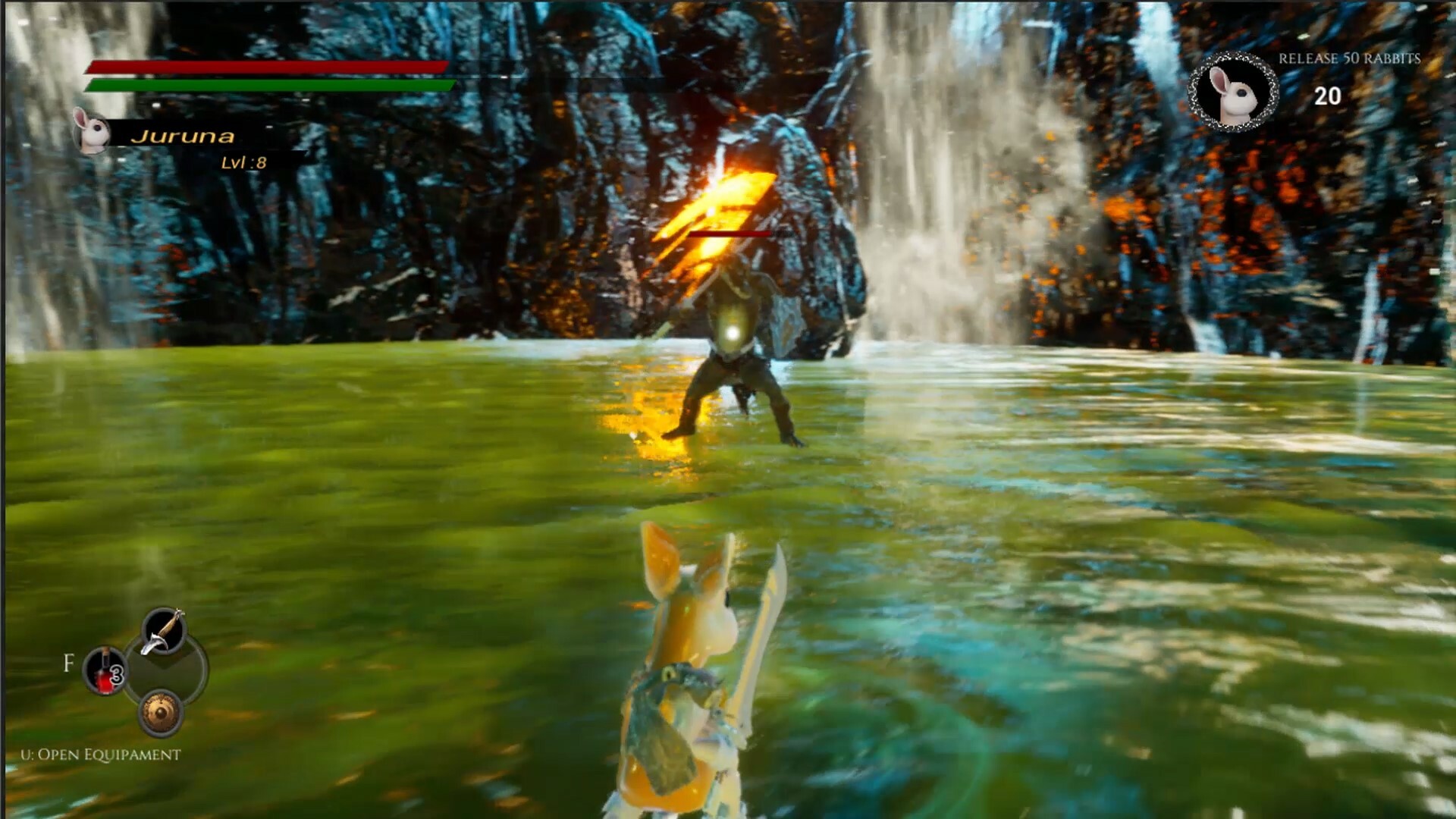Equip the shield icon on the equipment wheel
The height and width of the screenshot is (819, 1456).
[x=160, y=713]
